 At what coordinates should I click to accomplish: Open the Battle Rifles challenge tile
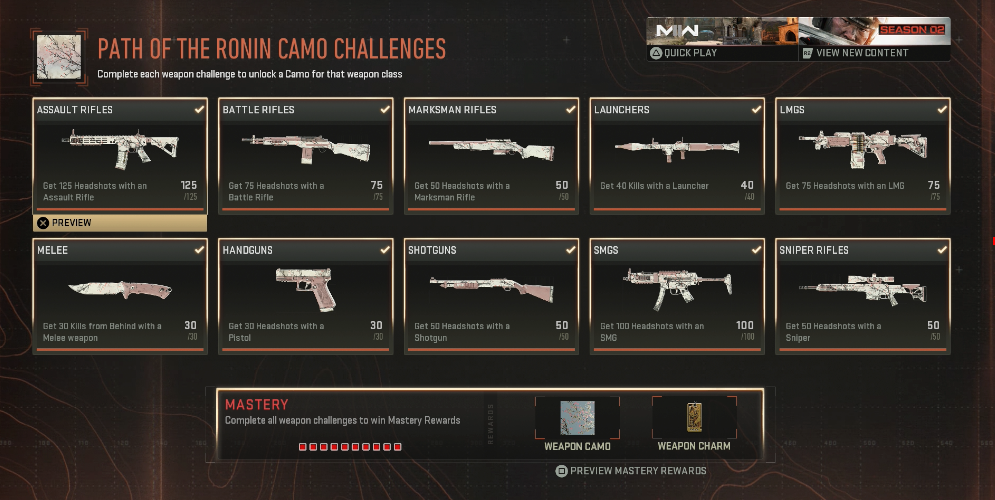(x=306, y=155)
